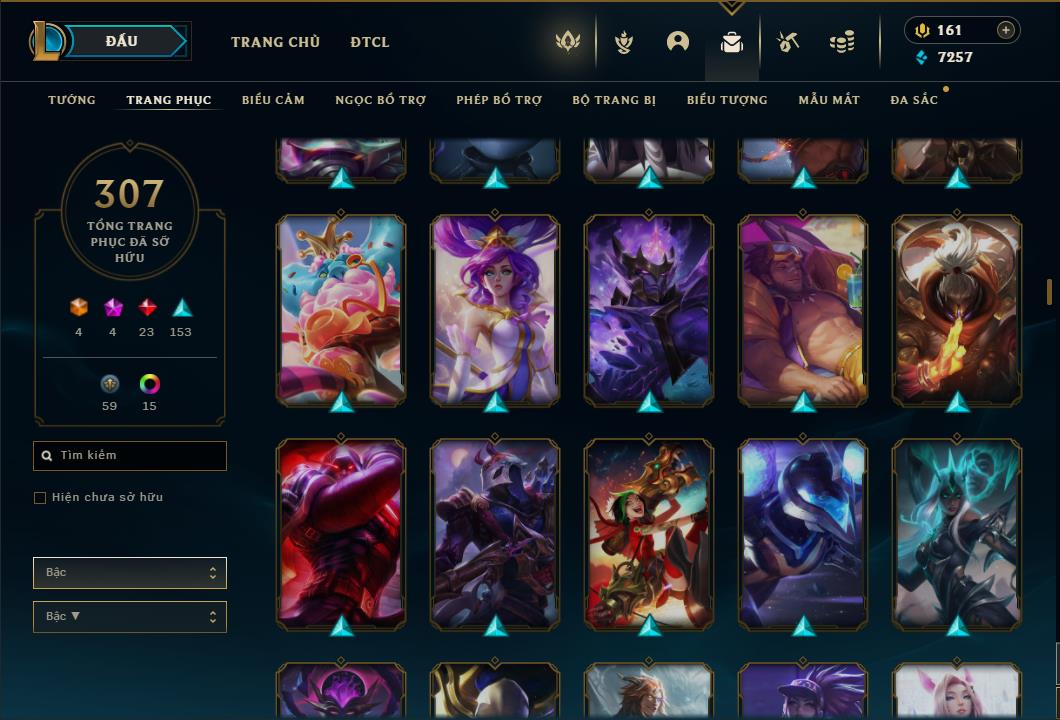This screenshot has width=1060, height=720.
Task: Switch to the BIỂU CẢM tab
Action: [x=273, y=100]
